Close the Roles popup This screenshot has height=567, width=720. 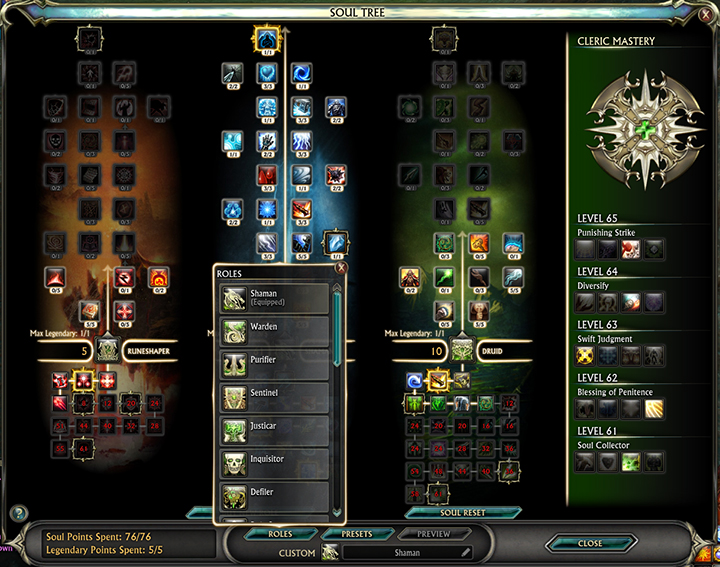(341, 269)
